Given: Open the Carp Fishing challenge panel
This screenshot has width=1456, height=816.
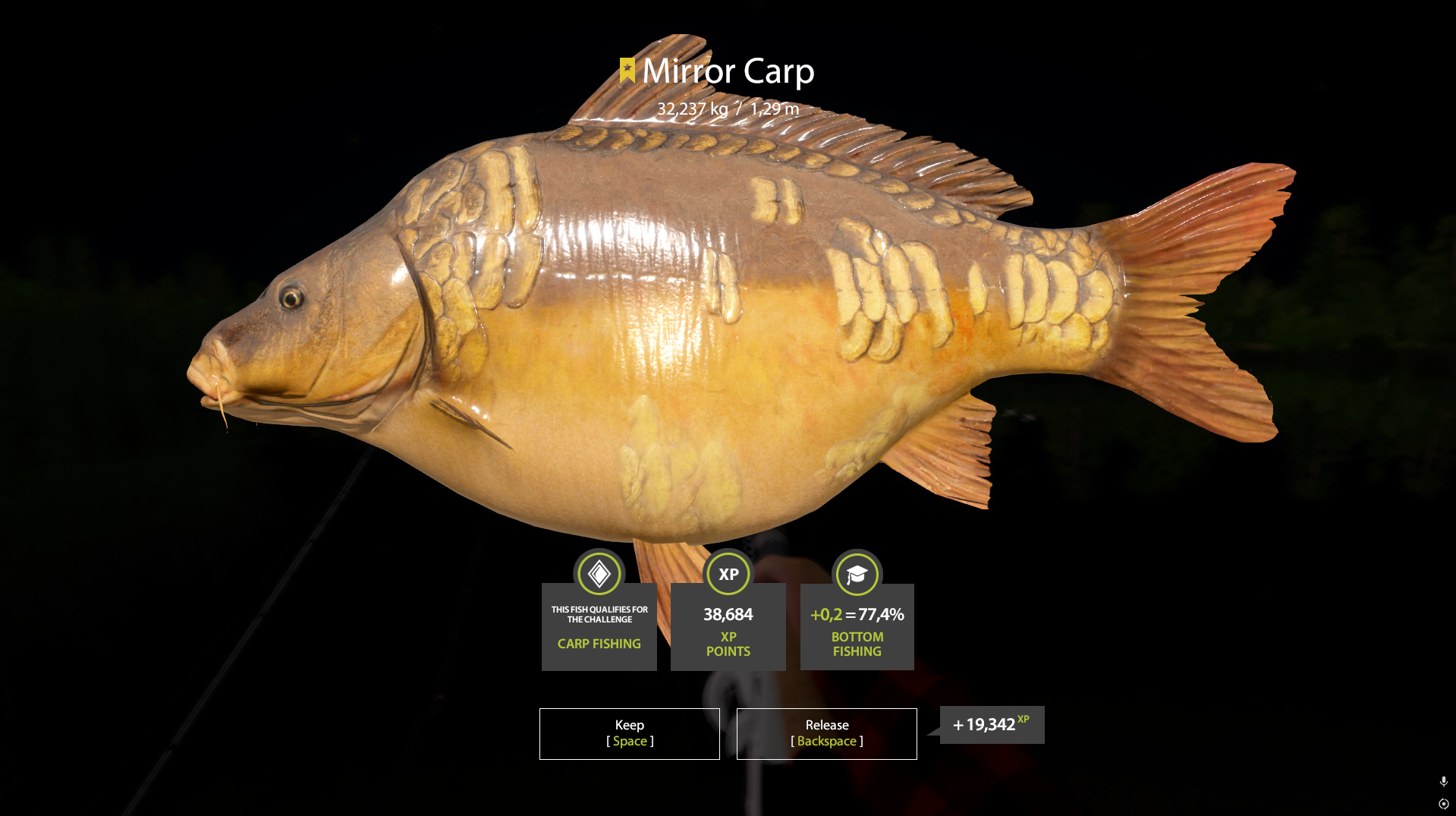Looking at the screenshot, I should 599,626.
